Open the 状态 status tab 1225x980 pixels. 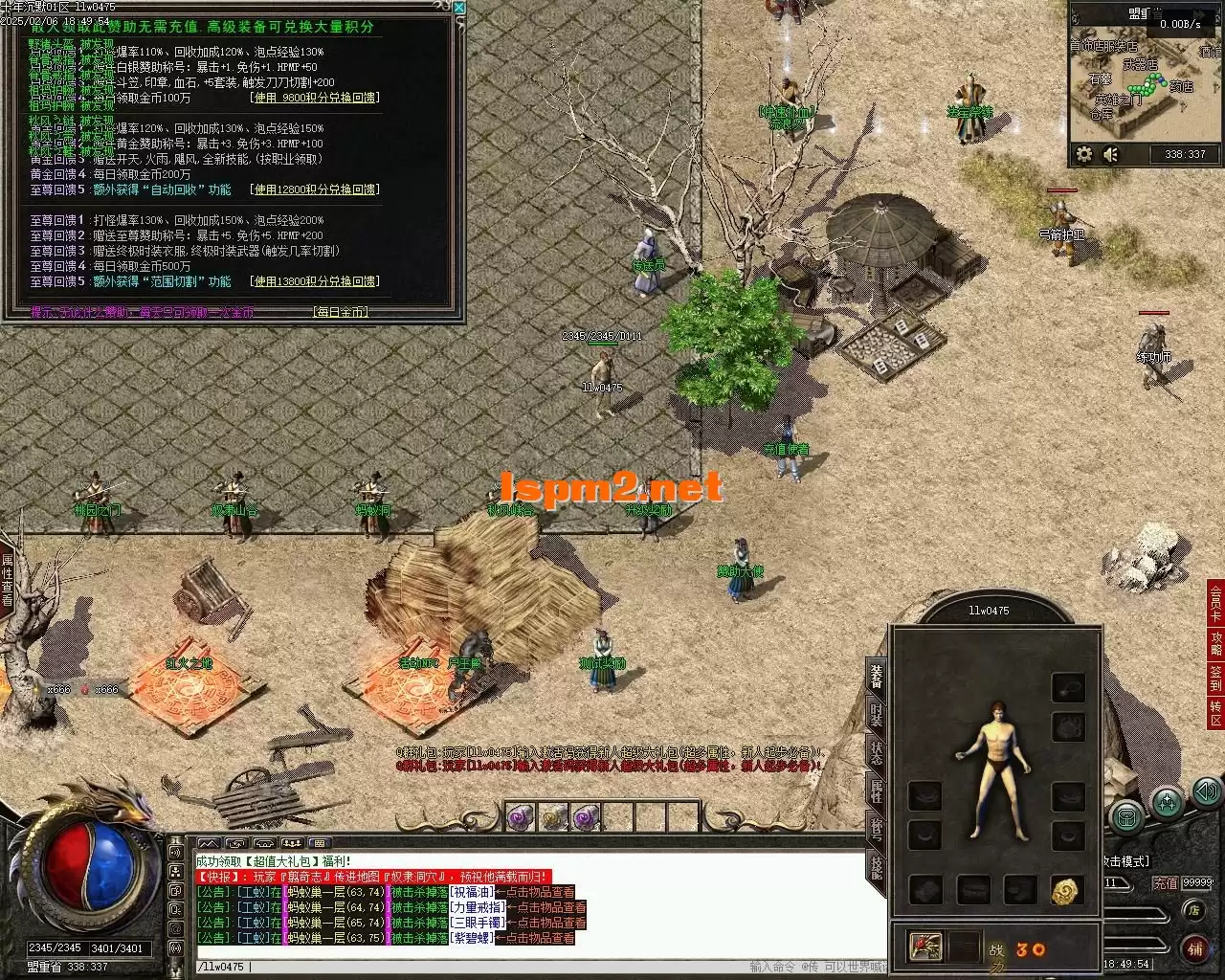pos(877,752)
